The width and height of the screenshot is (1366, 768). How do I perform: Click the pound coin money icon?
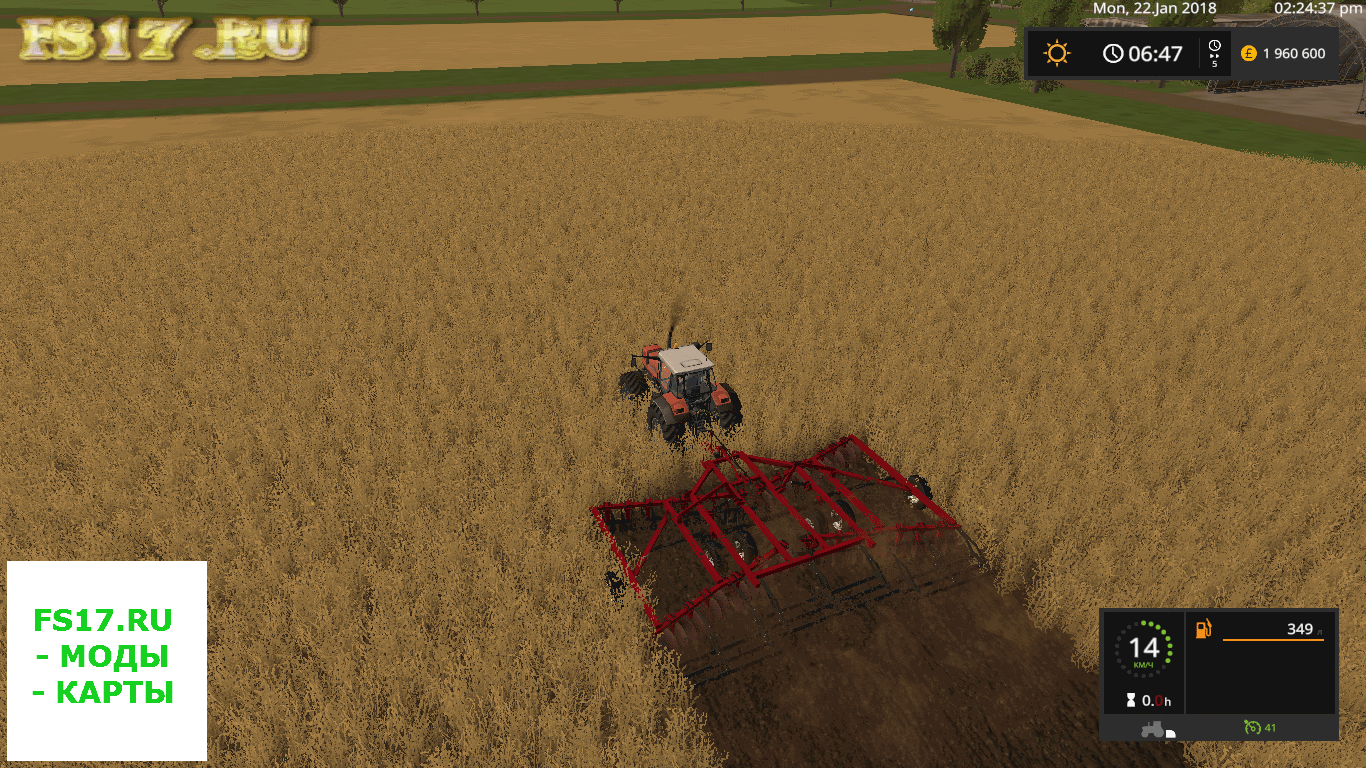point(1248,53)
